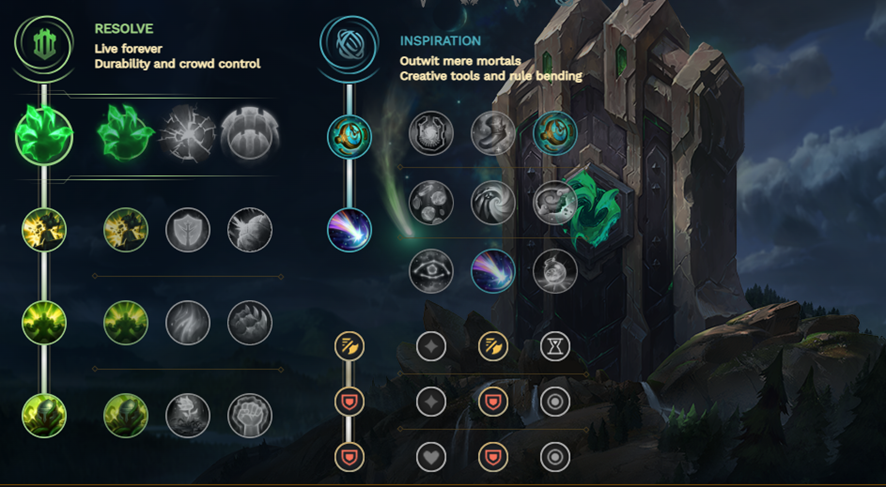Select the heart health stat shard

pyautogui.click(x=431, y=457)
